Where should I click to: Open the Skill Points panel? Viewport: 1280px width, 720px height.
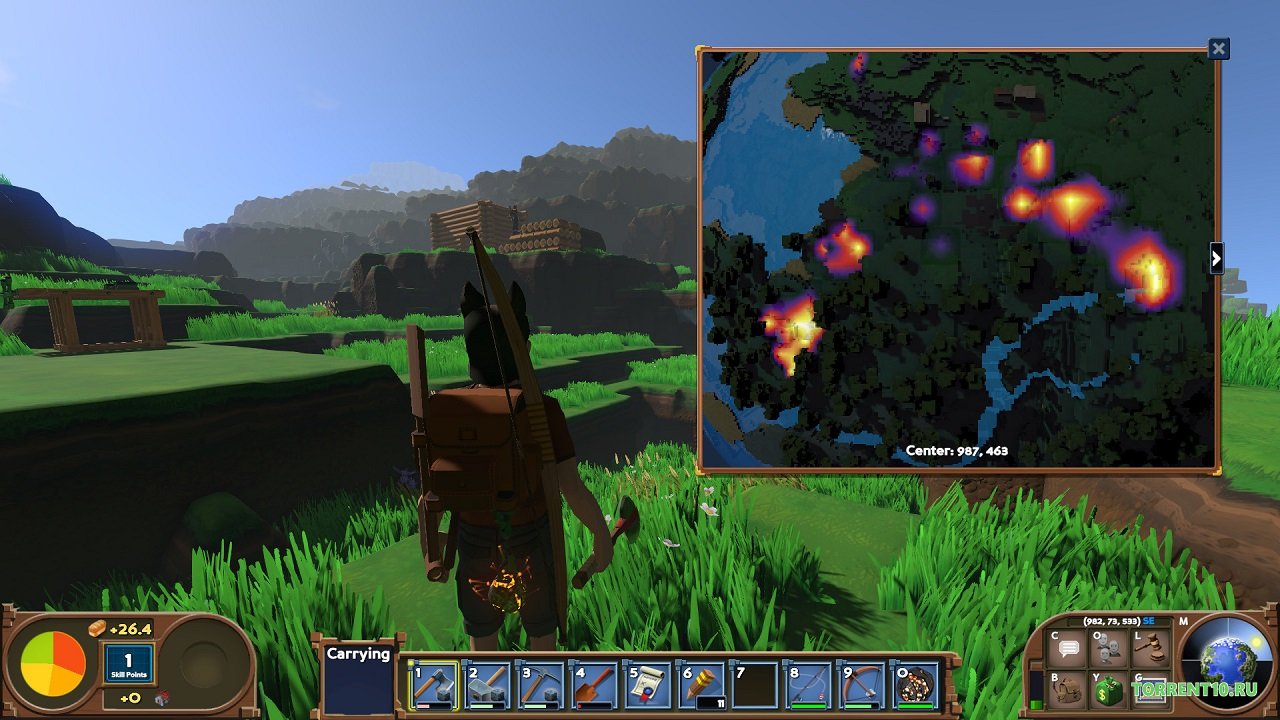[x=128, y=664]
